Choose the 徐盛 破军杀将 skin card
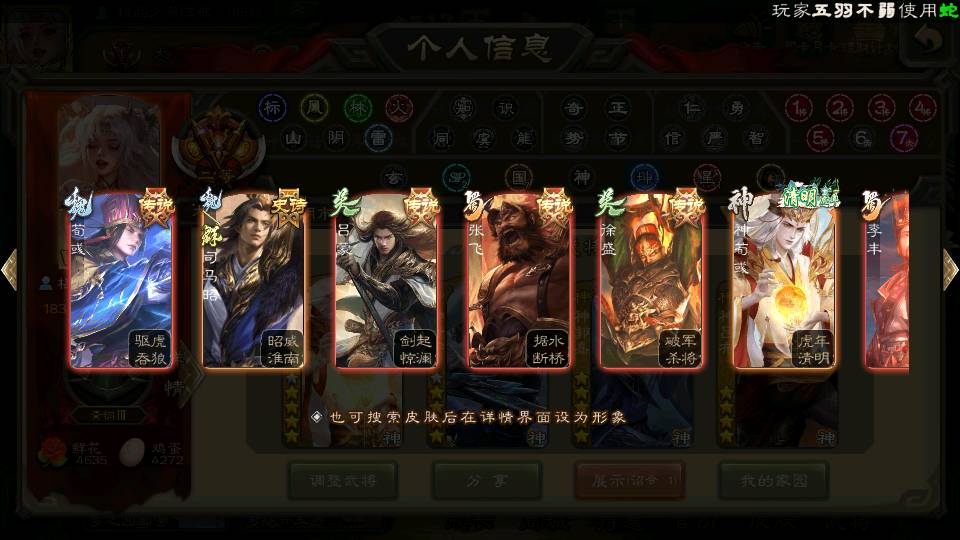Image resolution: width=960 pixels, height=540 pixels. [x=651, y=282]
